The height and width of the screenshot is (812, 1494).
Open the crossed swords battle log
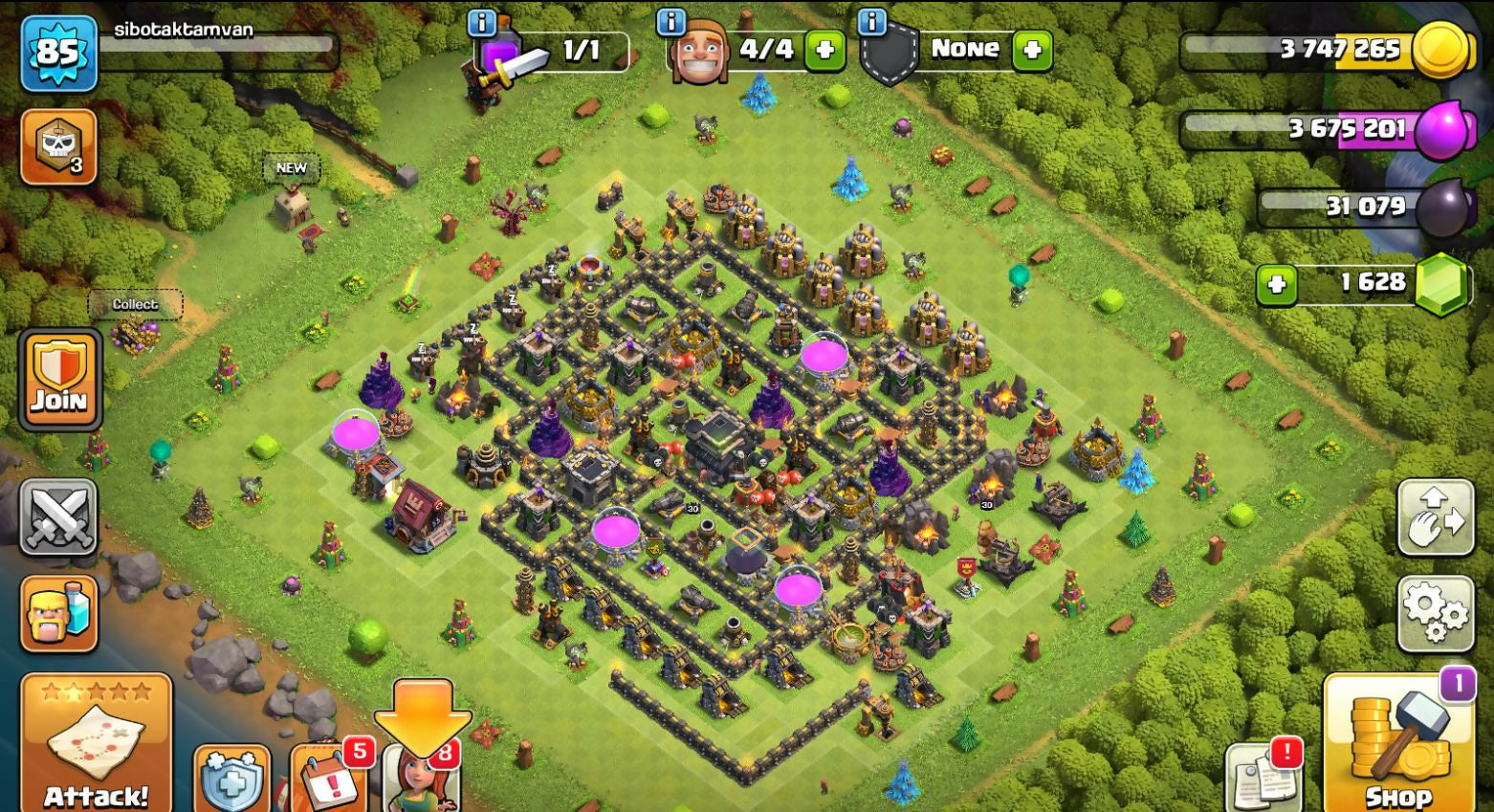pos(58,517)
